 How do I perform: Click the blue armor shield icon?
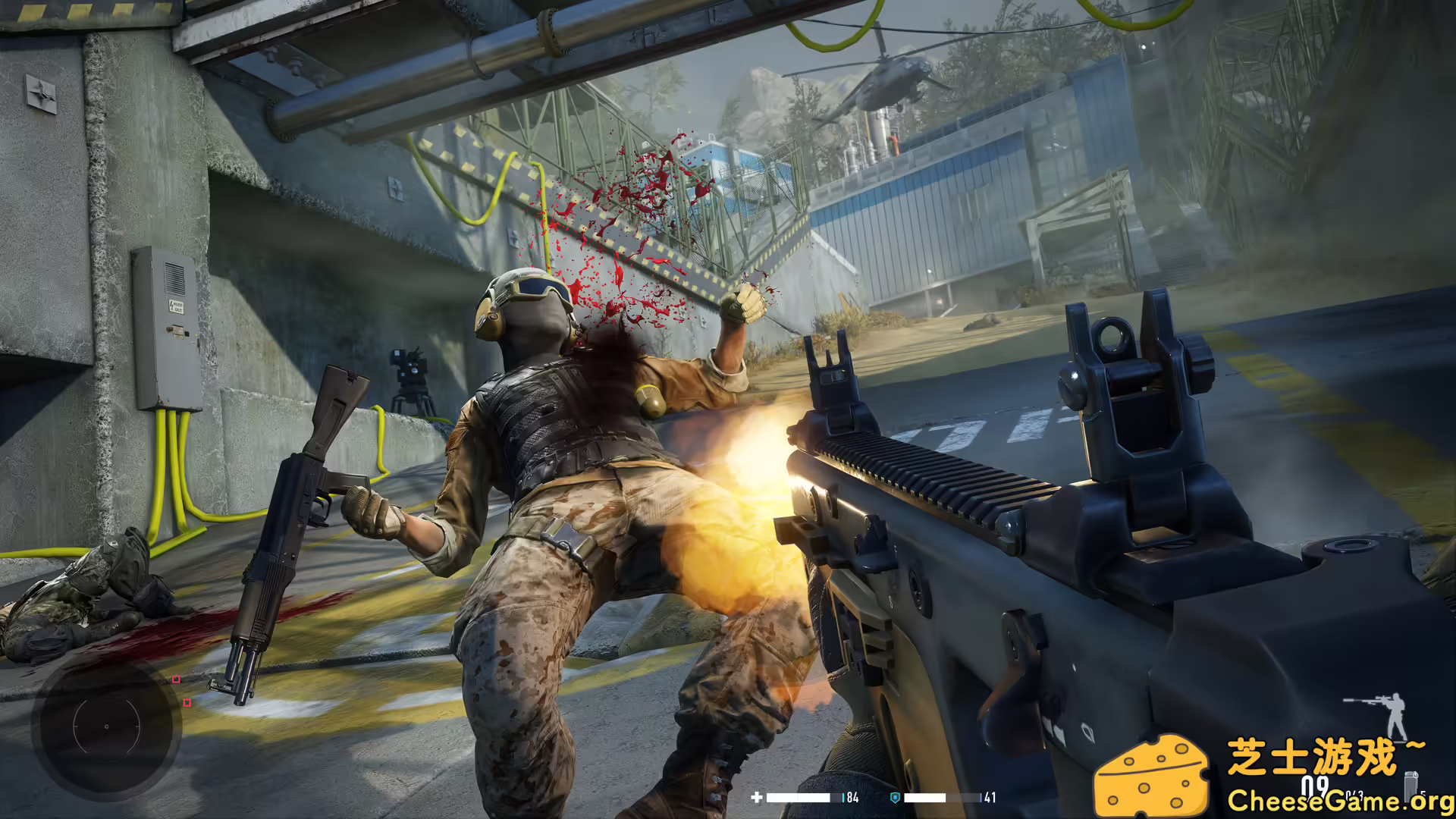[894, 798]
